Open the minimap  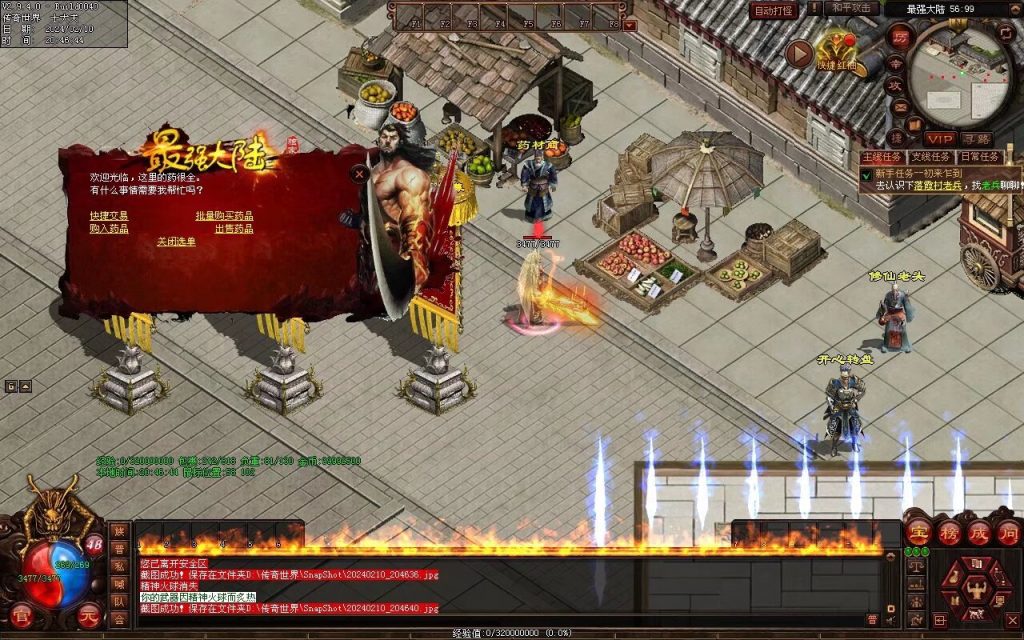pos(962,70)
